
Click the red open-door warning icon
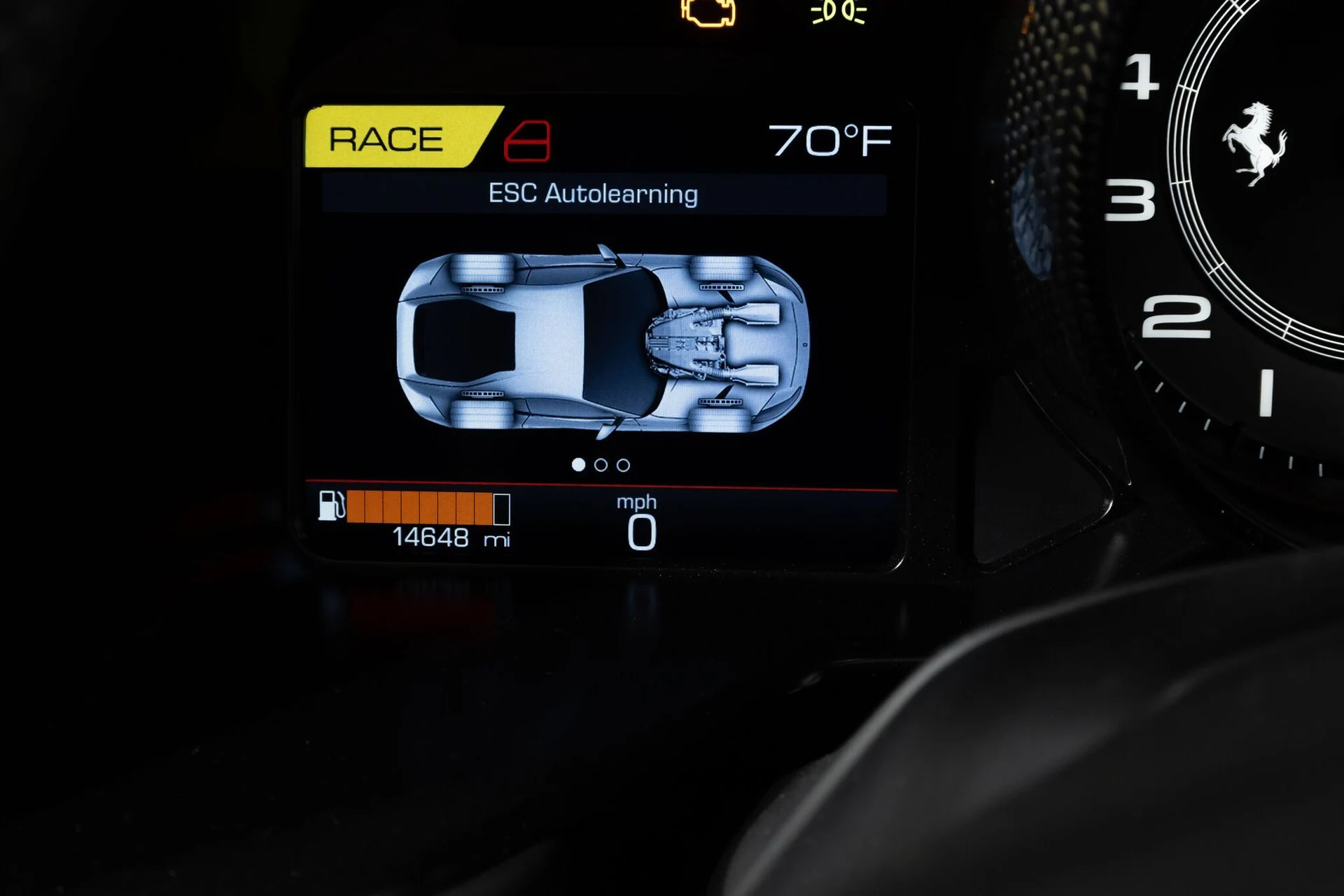[x=527, y=141]
